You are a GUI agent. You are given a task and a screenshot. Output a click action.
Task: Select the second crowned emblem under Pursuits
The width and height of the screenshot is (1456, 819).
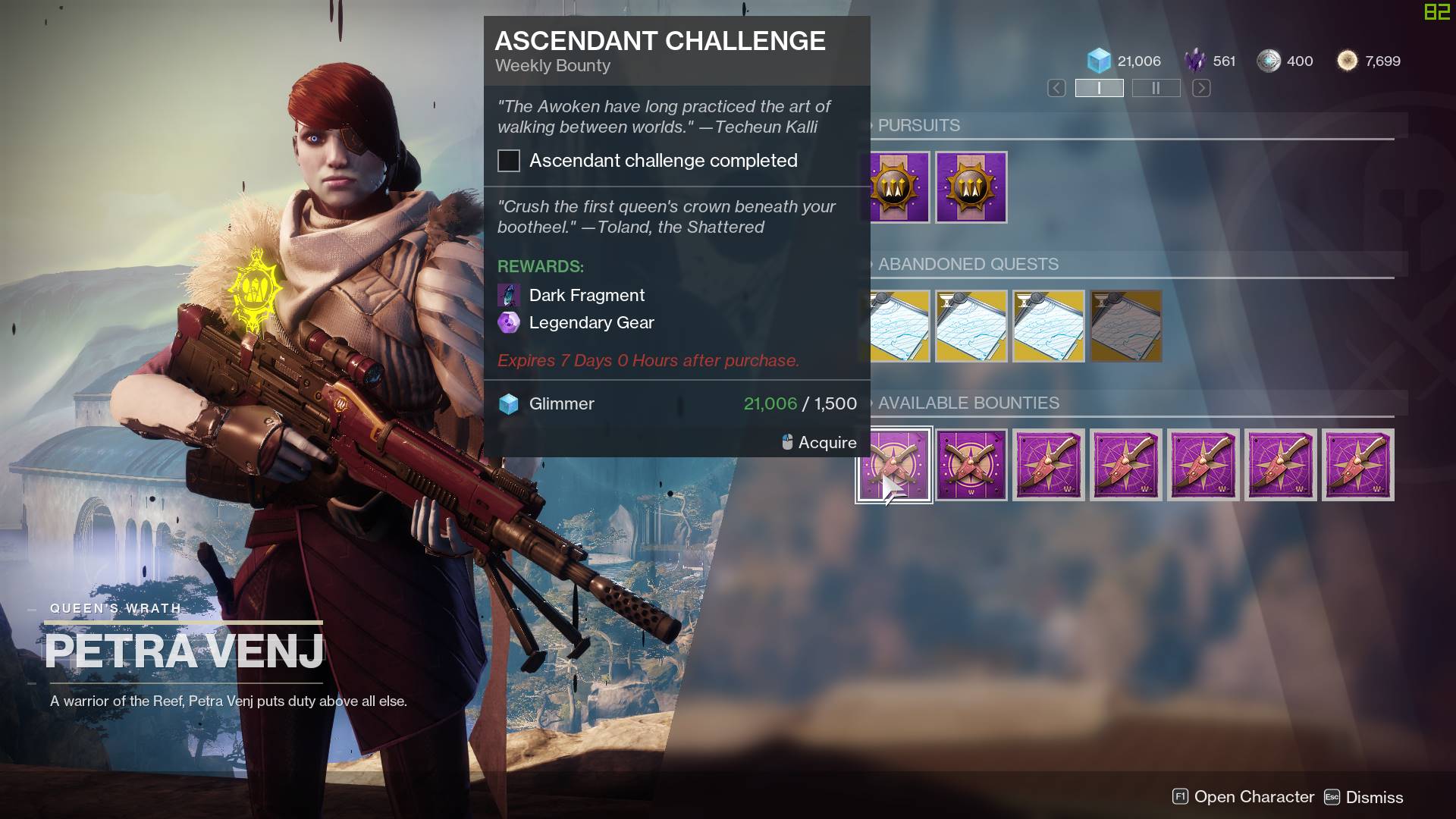click(971, 187)
